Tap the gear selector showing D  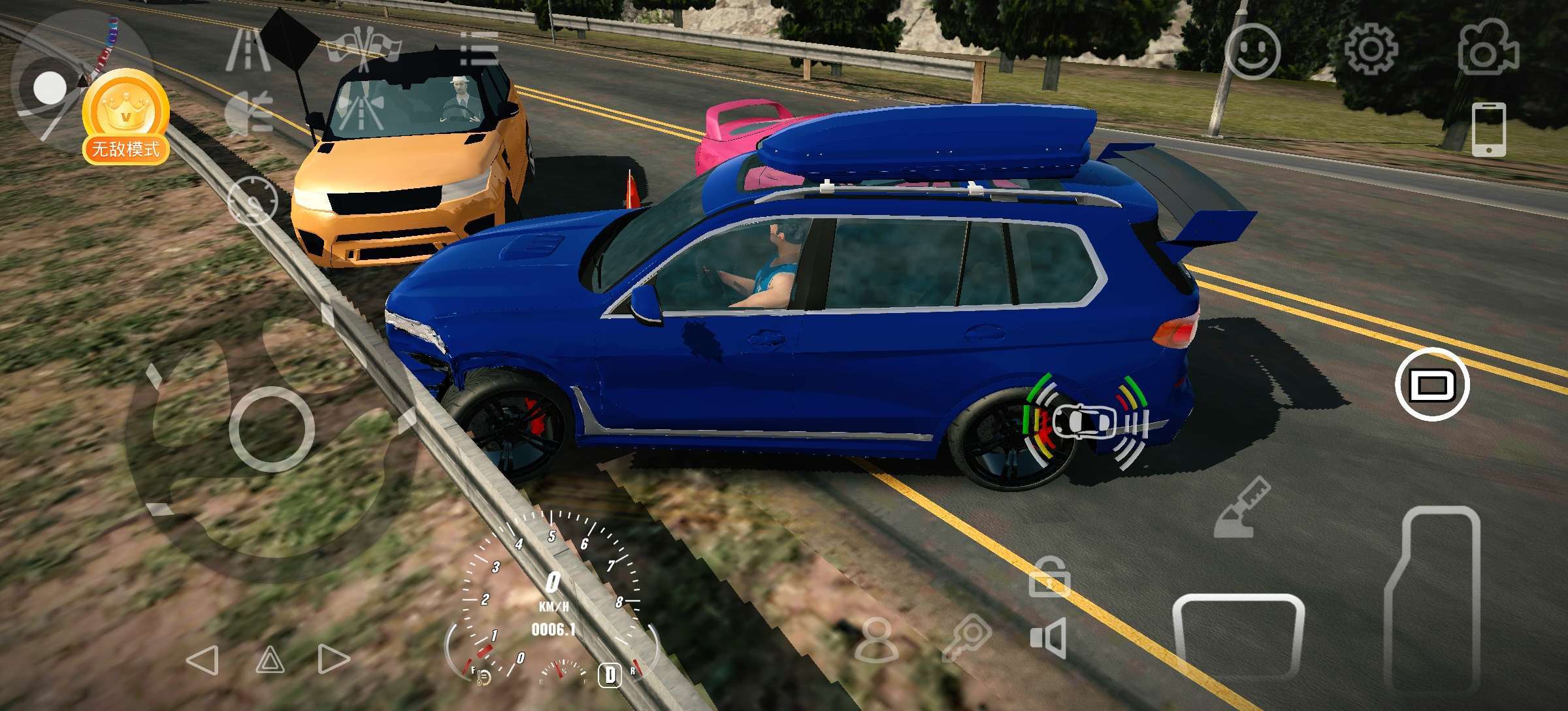610,674
